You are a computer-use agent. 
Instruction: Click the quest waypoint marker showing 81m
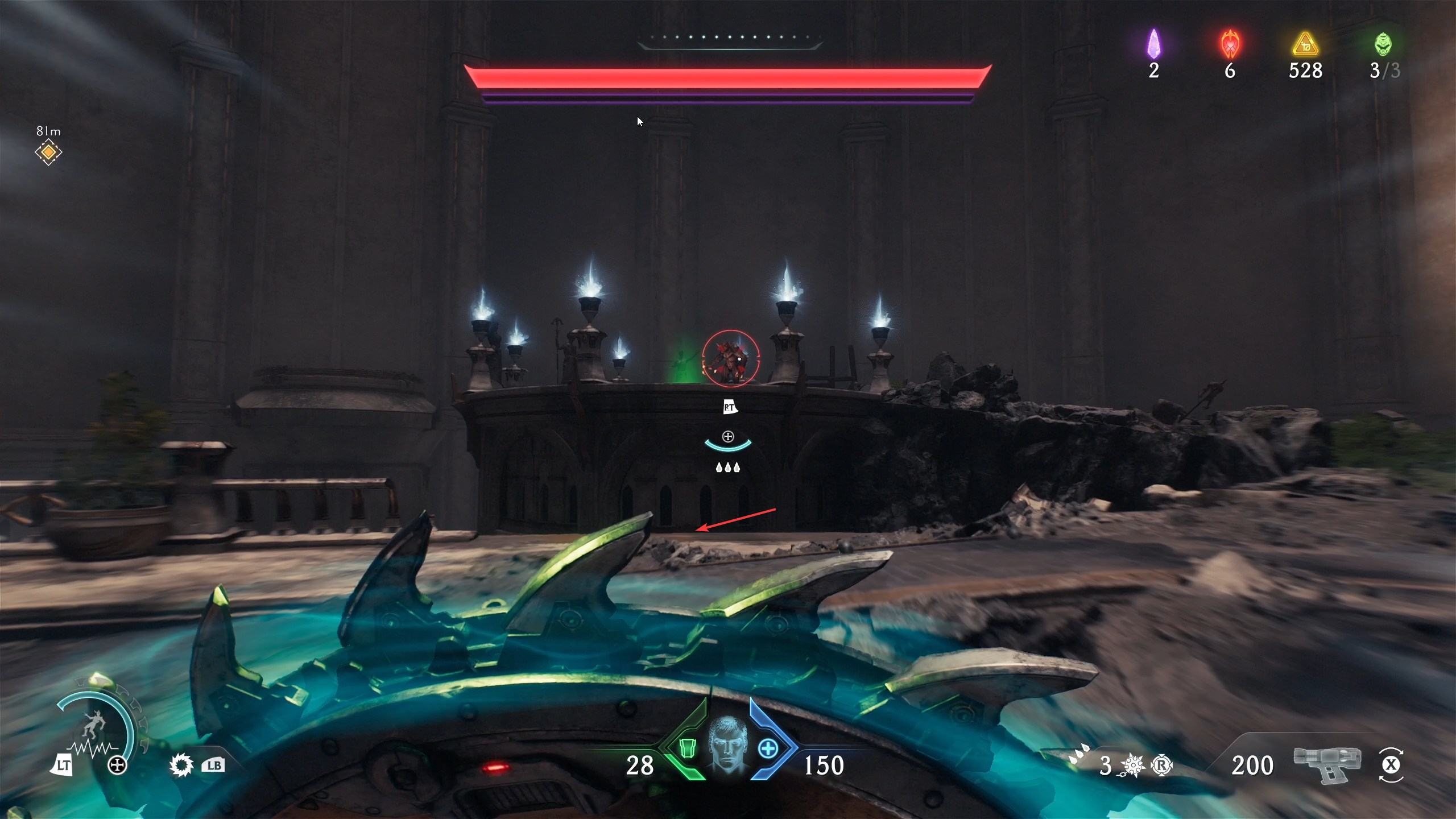click(x=48, y=152)
